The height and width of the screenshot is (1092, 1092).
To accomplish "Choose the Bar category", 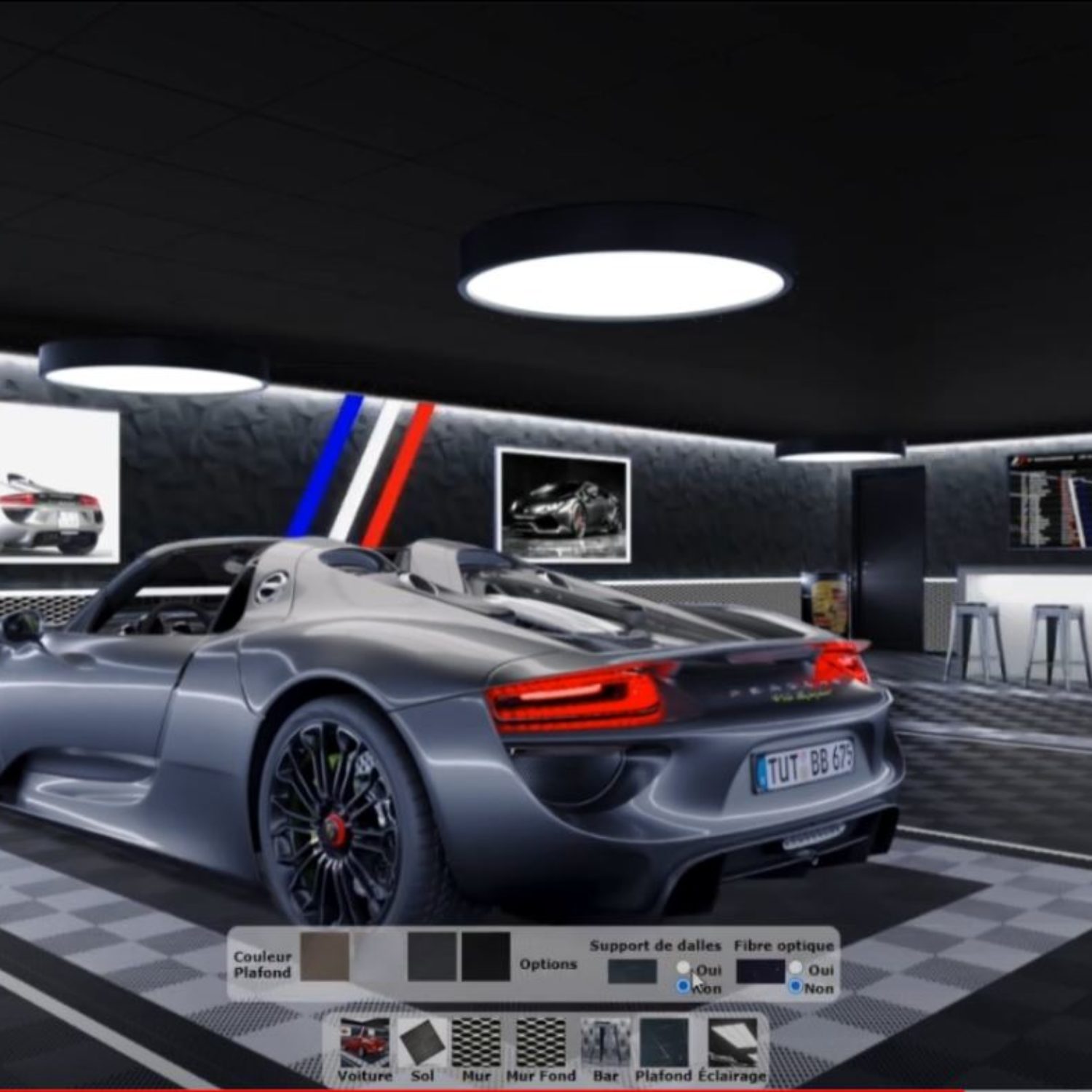I will (605, 1045).
